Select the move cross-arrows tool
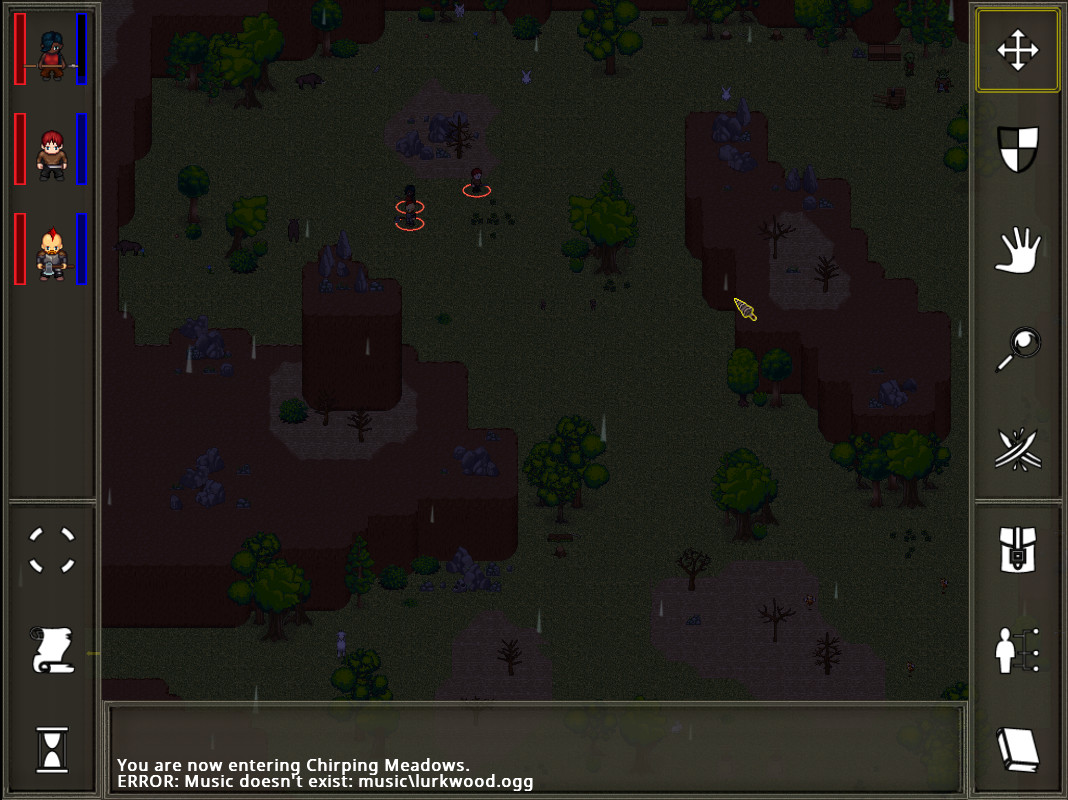Viewport: 1068px width, 800px height. coord(1017,51)
